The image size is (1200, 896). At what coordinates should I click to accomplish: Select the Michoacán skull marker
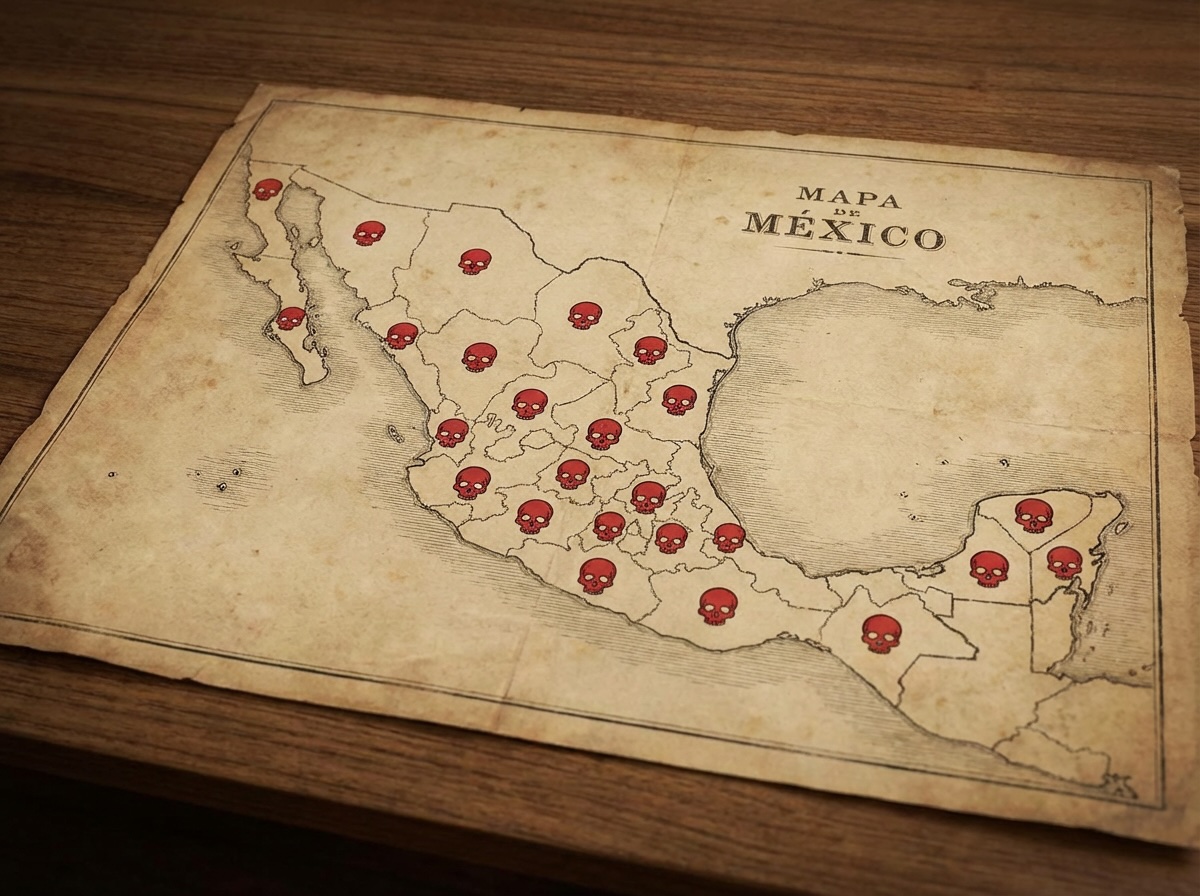click(x=534, y=516)
